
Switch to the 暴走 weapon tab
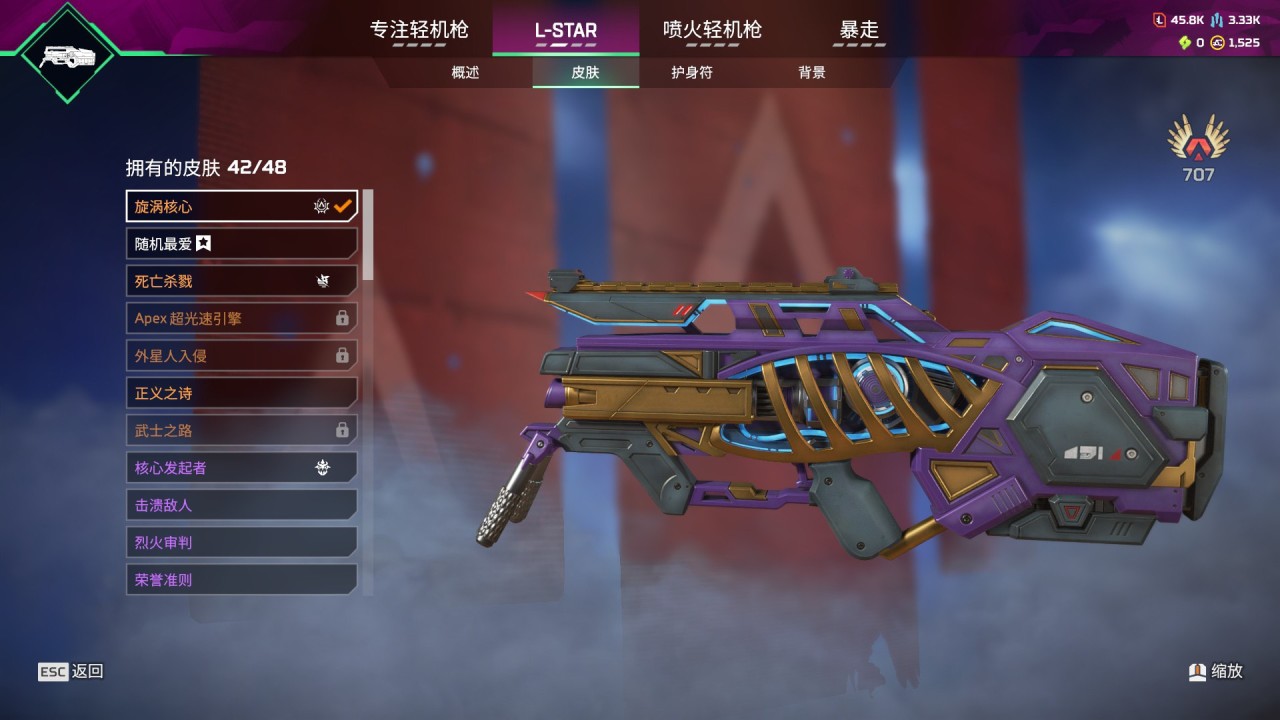click(x=859, y=30)
